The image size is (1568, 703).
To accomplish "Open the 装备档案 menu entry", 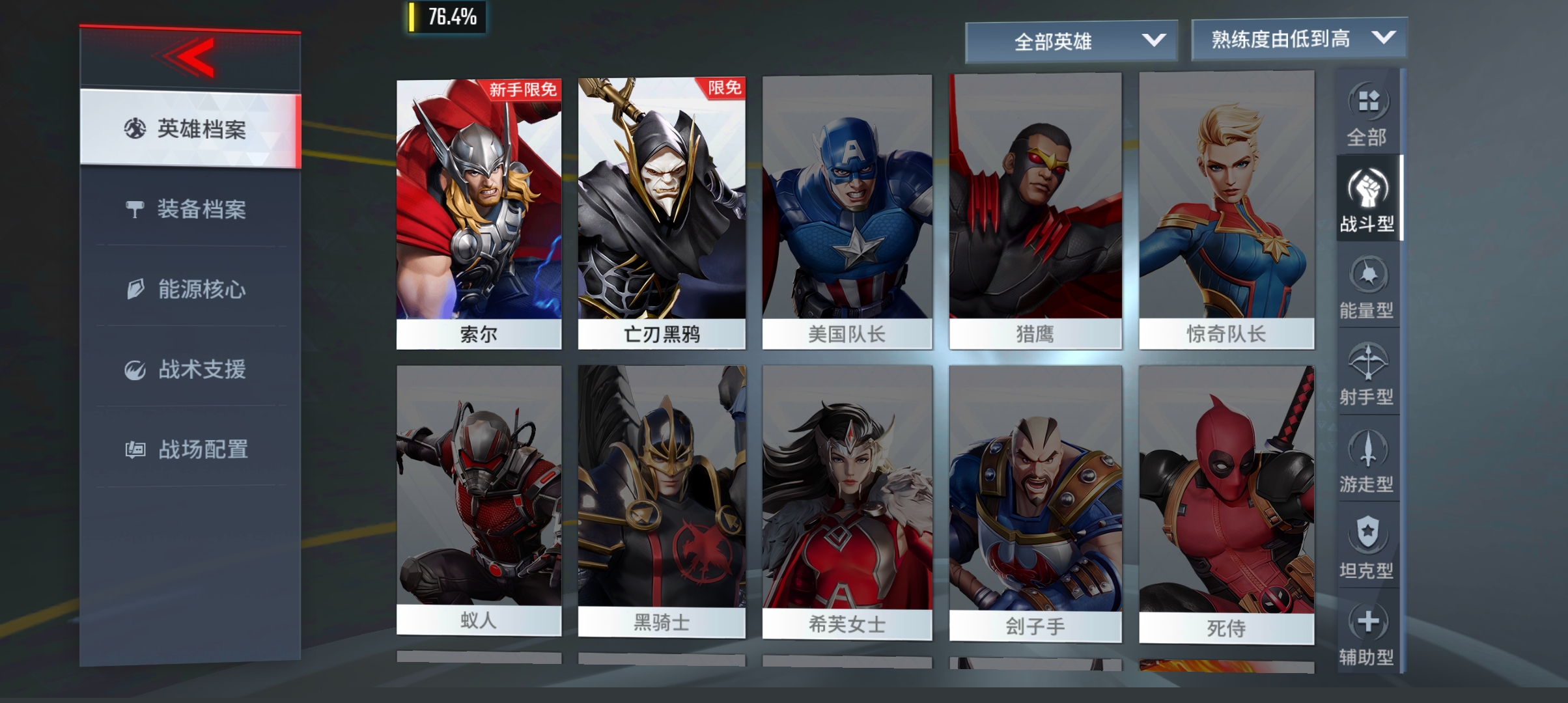I will [189, 209].
